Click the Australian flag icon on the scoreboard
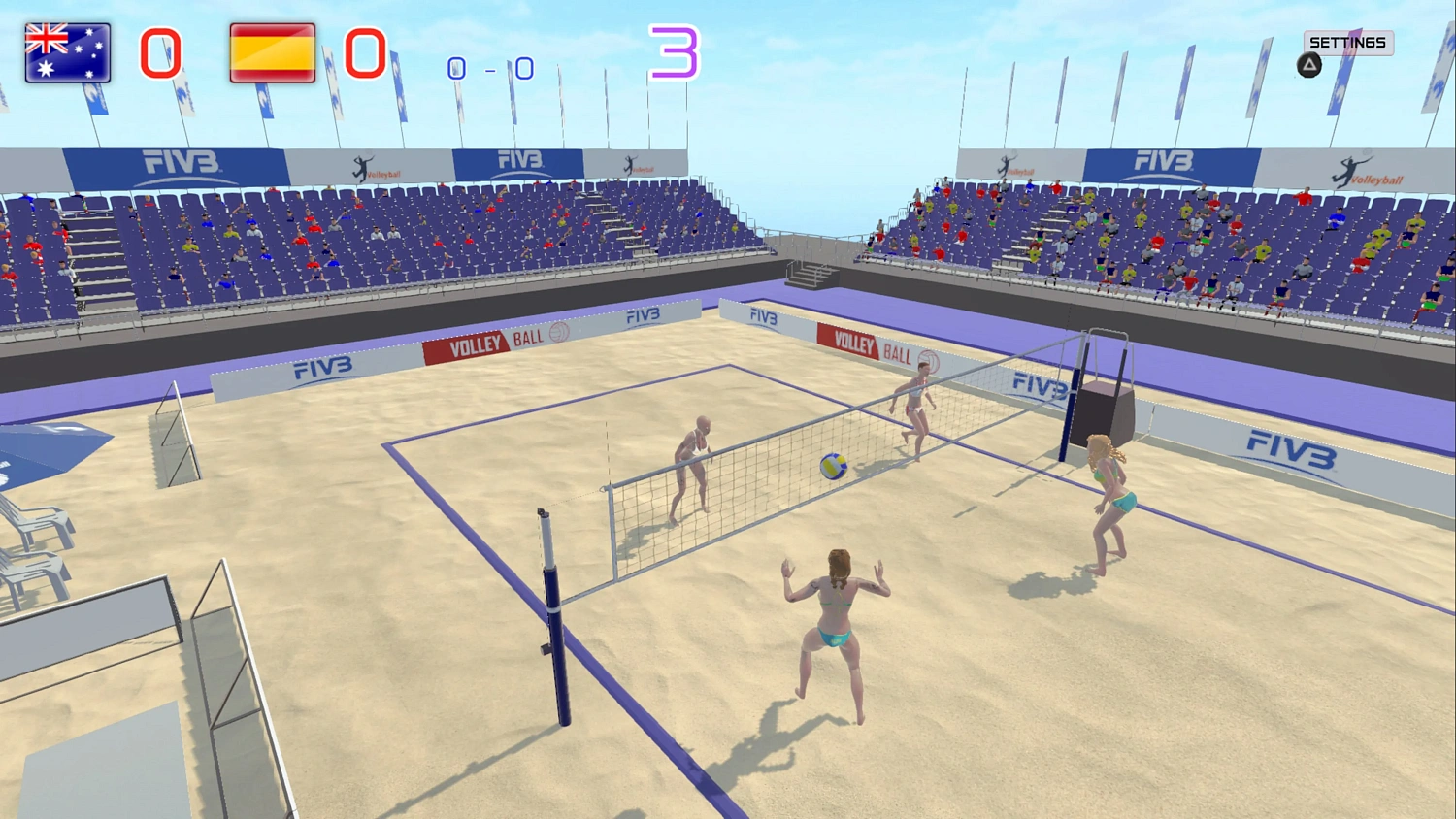Image resolution: width=1456 pixels, height=819 pixels. point(66,51)
